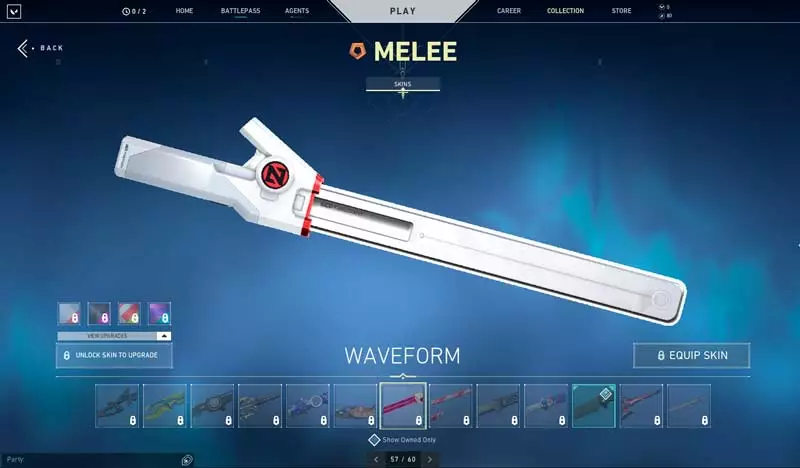Open the Battlepass page
The height and width of the screenshot is (468, 800).
click(x=238, y=11)
